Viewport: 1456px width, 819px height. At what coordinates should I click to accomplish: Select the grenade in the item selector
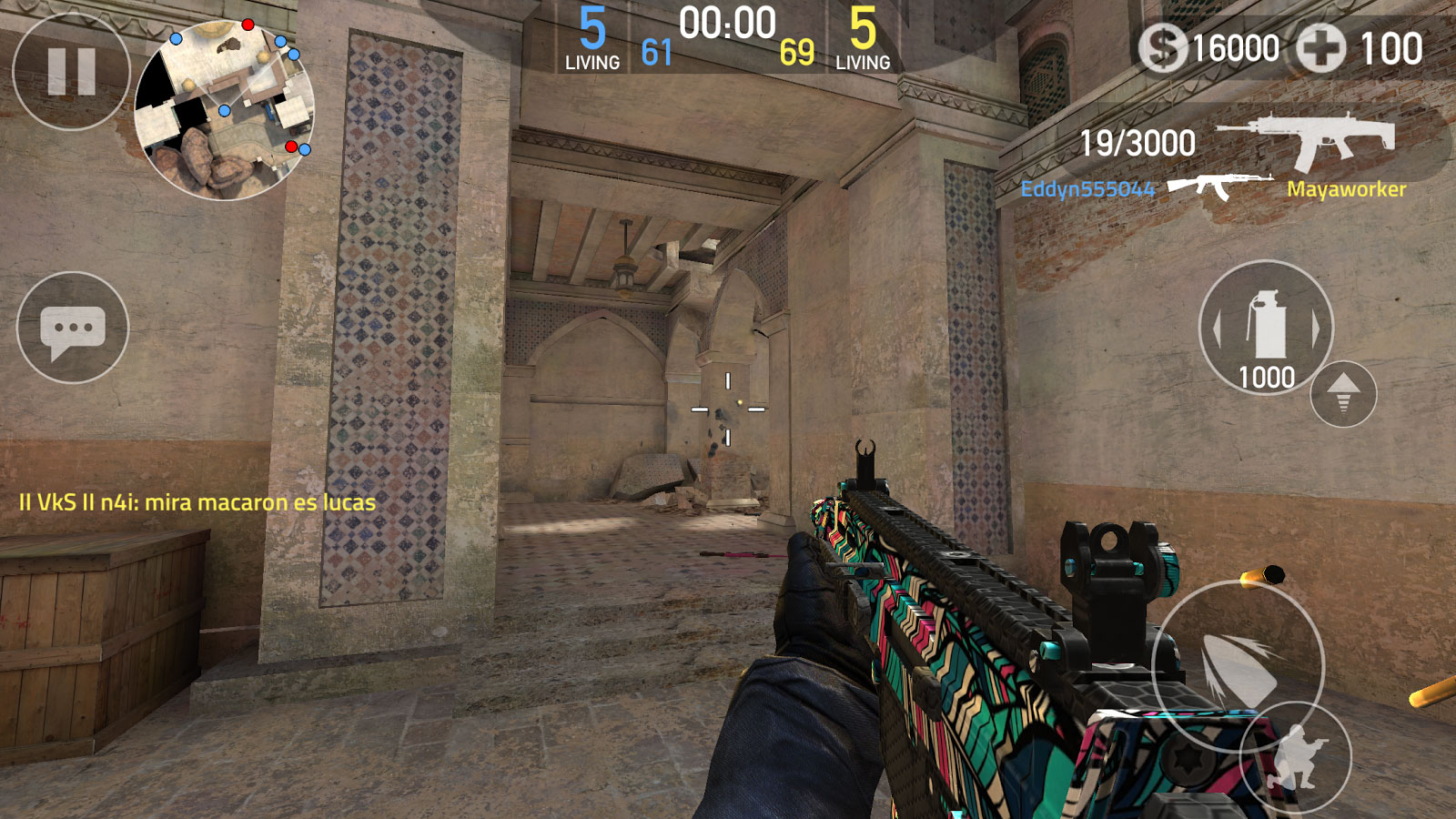[1266, 325]
